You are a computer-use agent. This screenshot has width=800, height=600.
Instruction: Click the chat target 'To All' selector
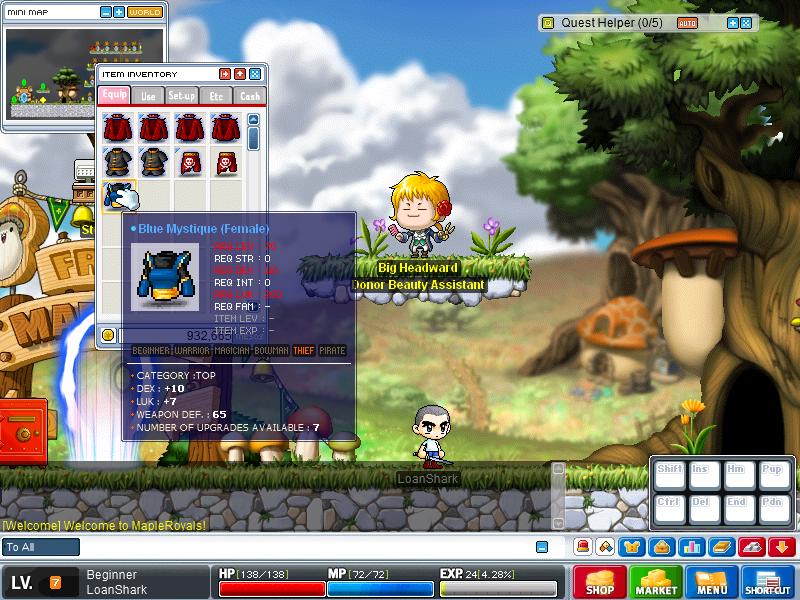tap(41, 547)
